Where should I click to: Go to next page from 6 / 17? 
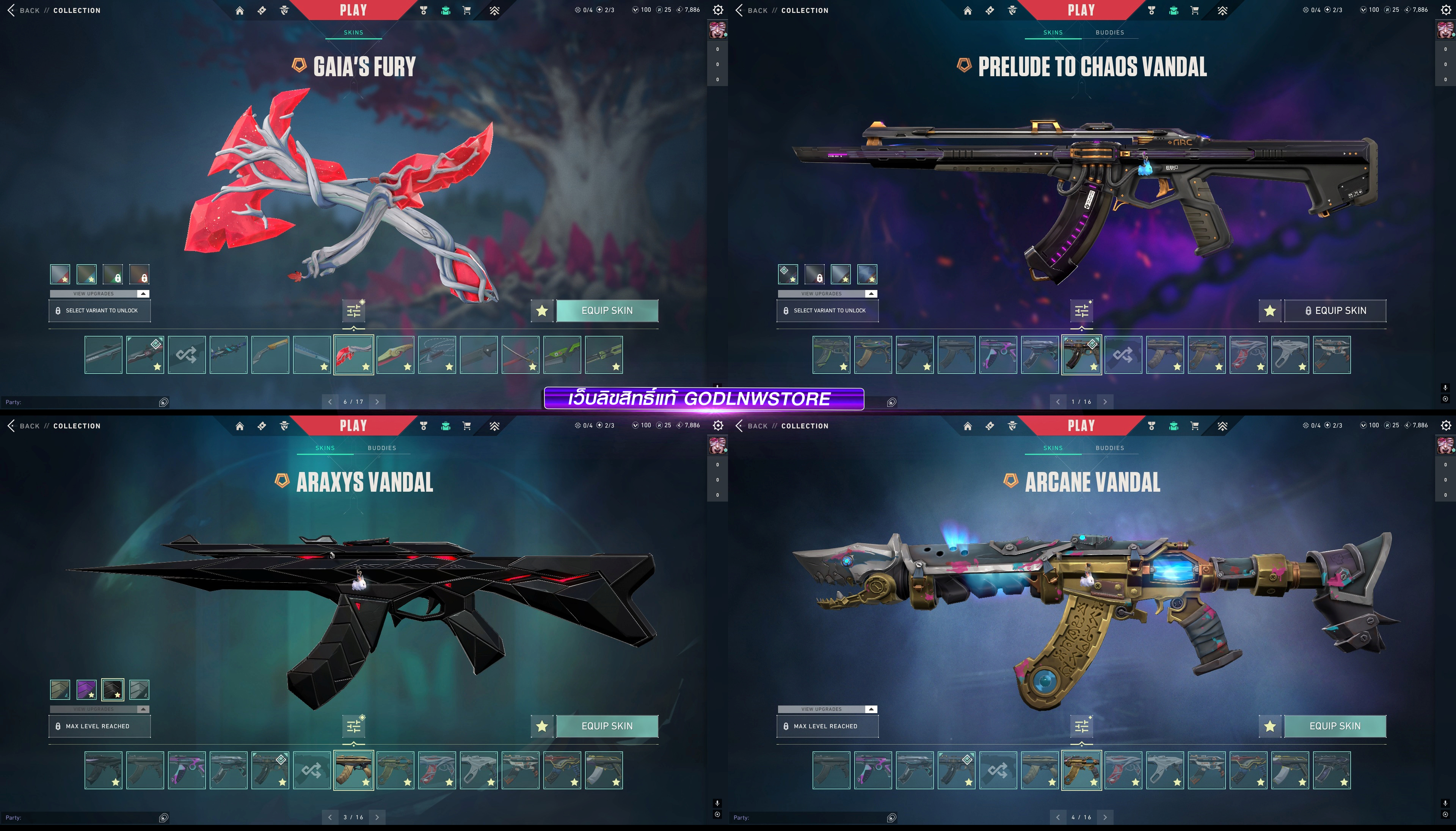click(x=377, y=402)
